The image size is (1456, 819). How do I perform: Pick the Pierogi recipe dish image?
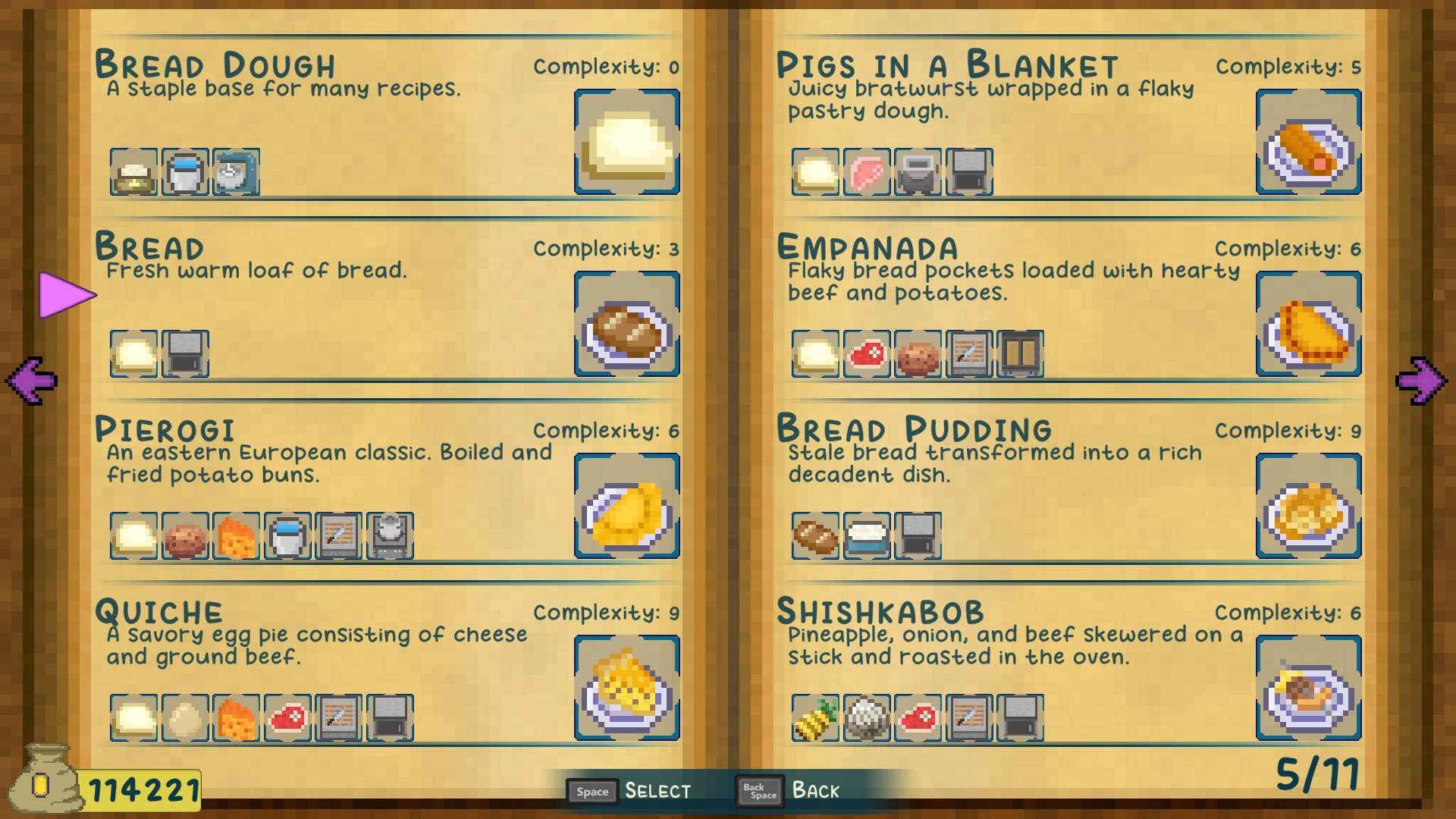pyautogui.click(x=627, y=507)
